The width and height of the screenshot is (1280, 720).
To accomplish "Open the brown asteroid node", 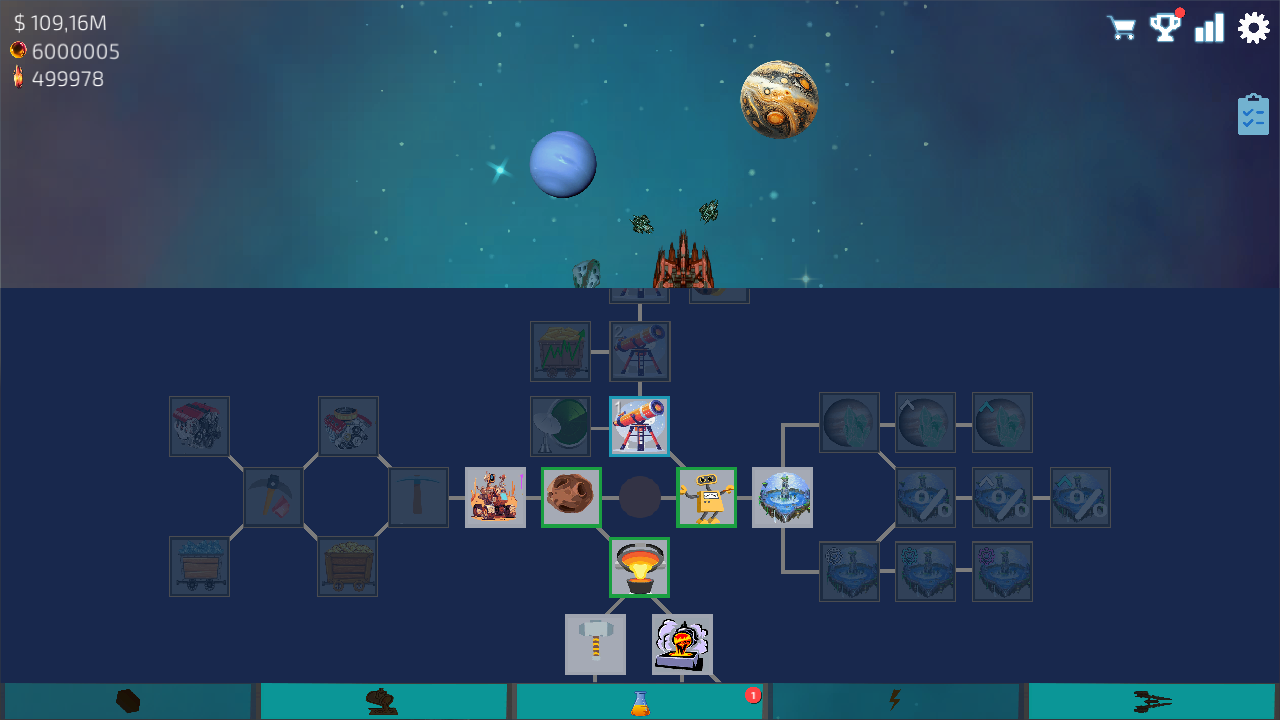I will (x=571, y=497).
